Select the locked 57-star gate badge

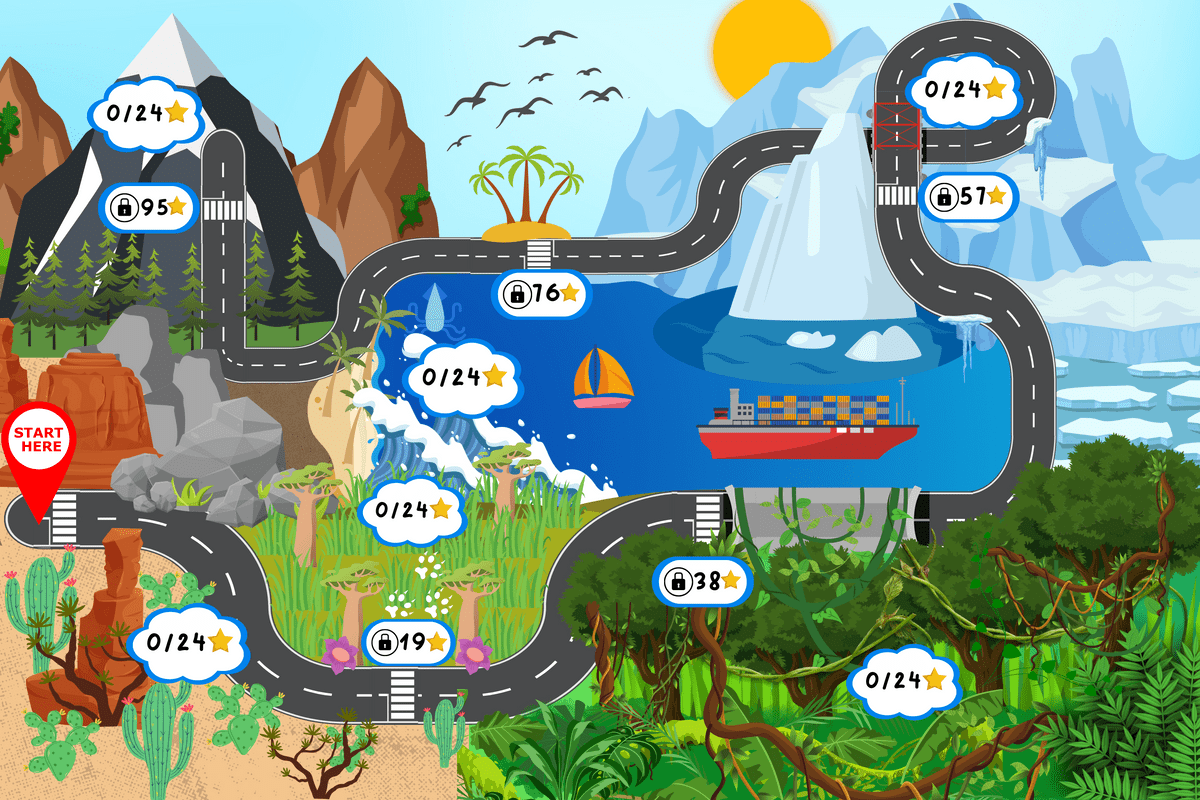968,197
